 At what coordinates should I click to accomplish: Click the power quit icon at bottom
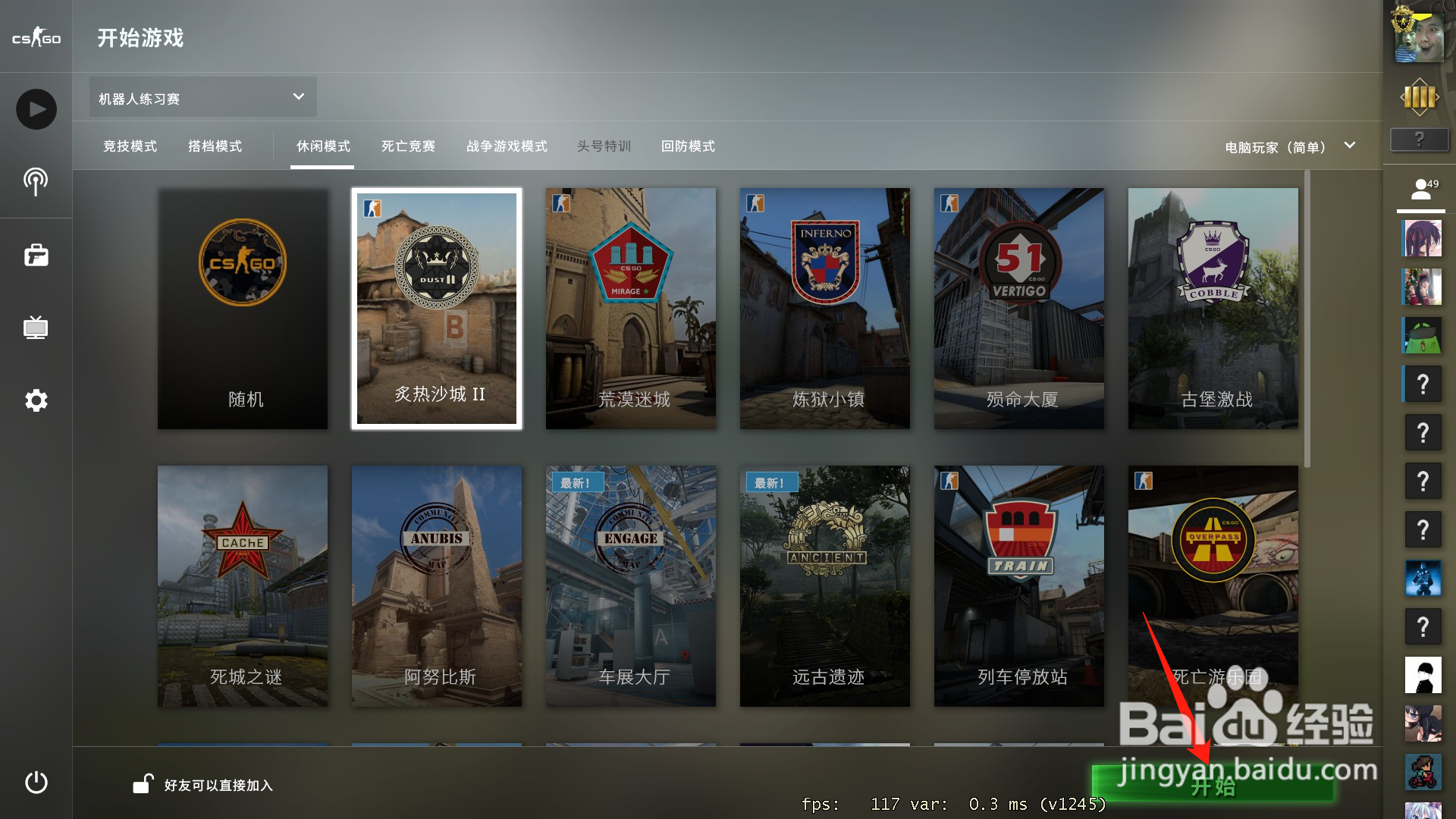(36, 783)
